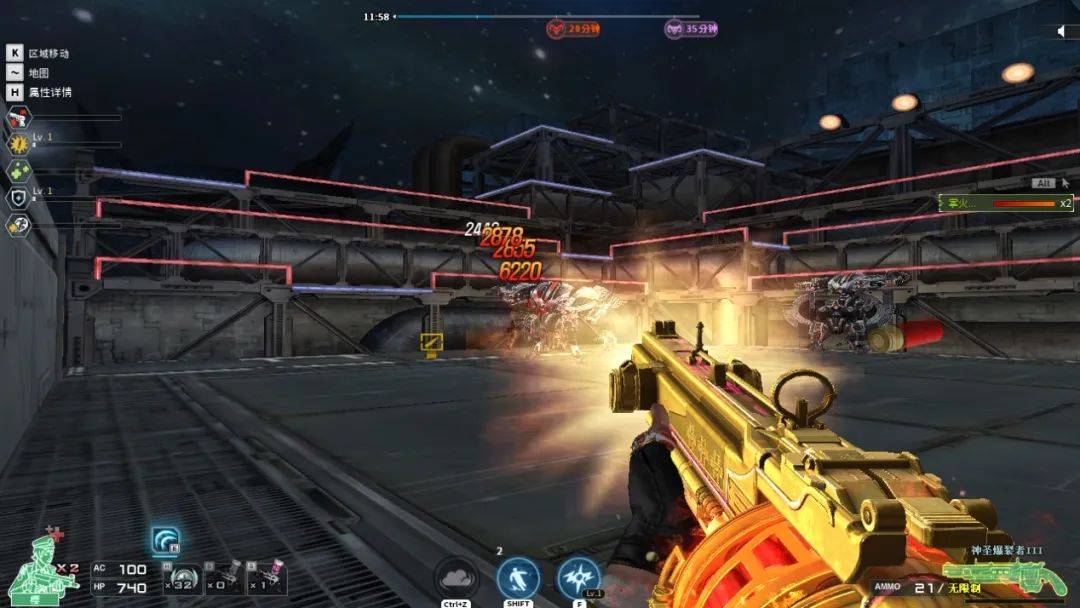The width and height of the screenshot is (1080, 608).
Task: Trigger the blue running-figure dash skill
Action: (x=518, y=578)
